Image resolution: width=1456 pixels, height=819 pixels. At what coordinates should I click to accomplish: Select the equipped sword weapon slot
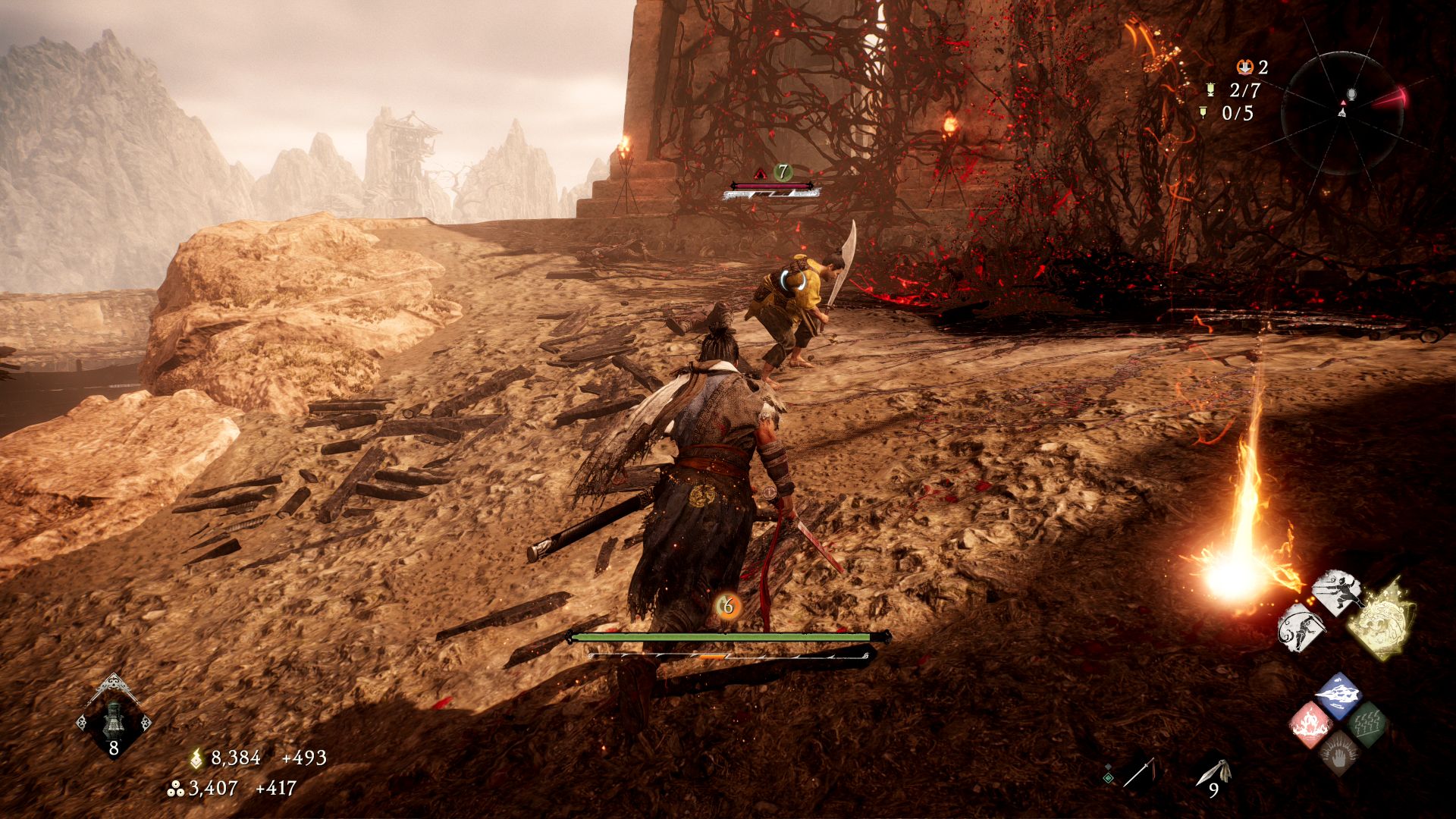pos(1139,773)
